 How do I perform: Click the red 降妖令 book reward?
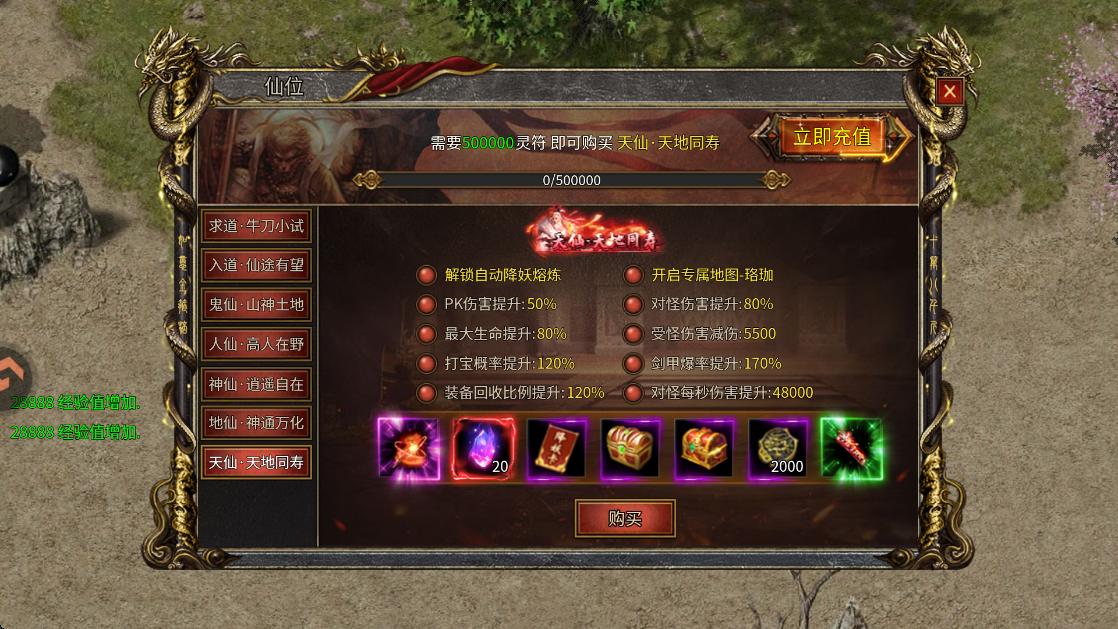pos(556,448)
